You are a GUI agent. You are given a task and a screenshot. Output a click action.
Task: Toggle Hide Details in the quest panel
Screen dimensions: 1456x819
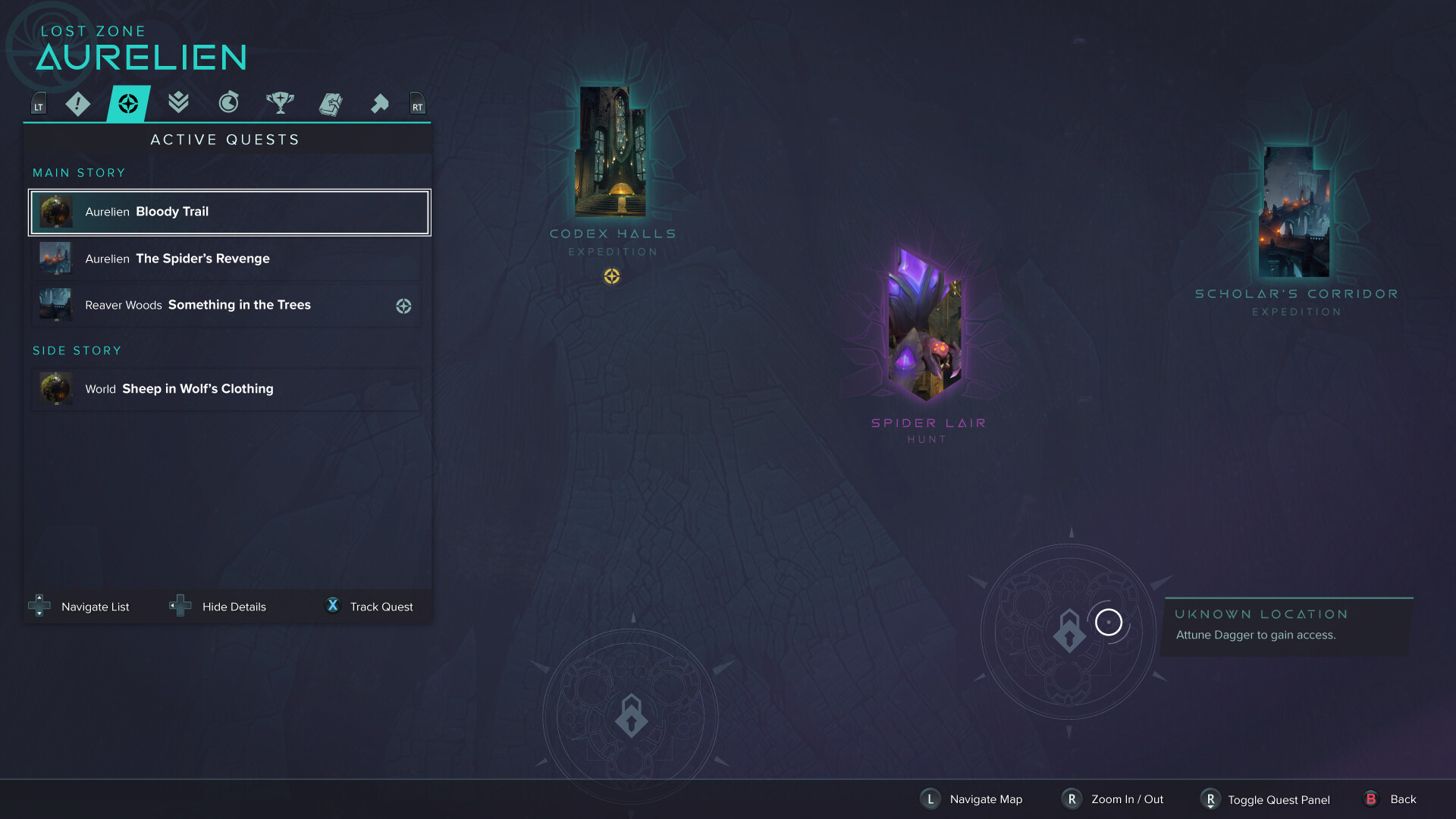pos(218,606)
